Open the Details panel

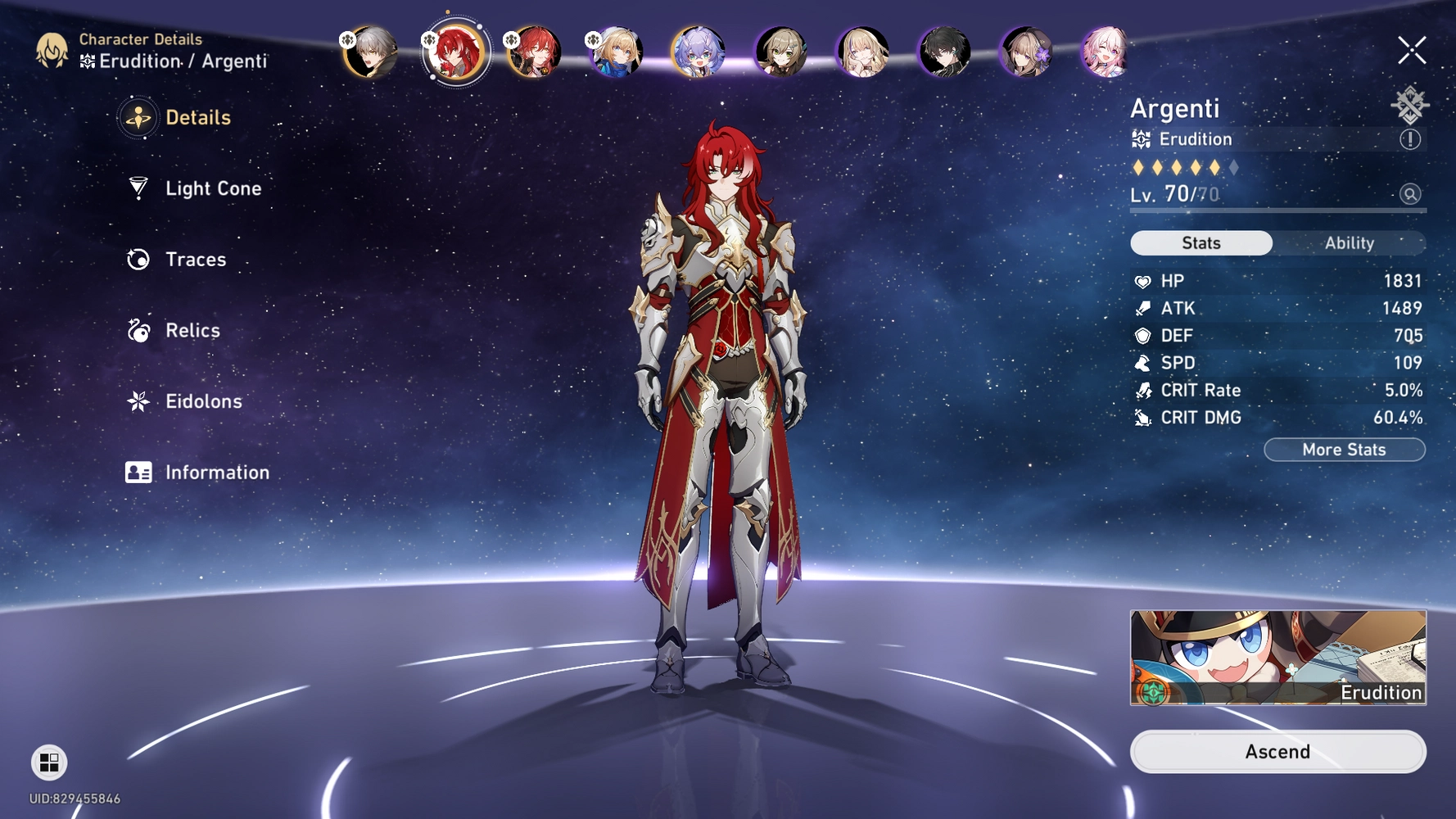[x=197, y=117]
